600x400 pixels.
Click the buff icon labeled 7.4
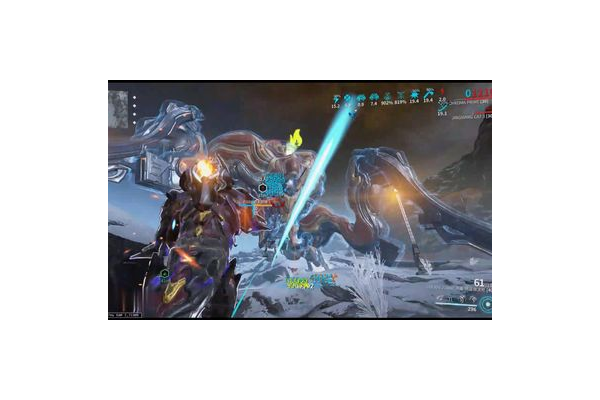375,98
